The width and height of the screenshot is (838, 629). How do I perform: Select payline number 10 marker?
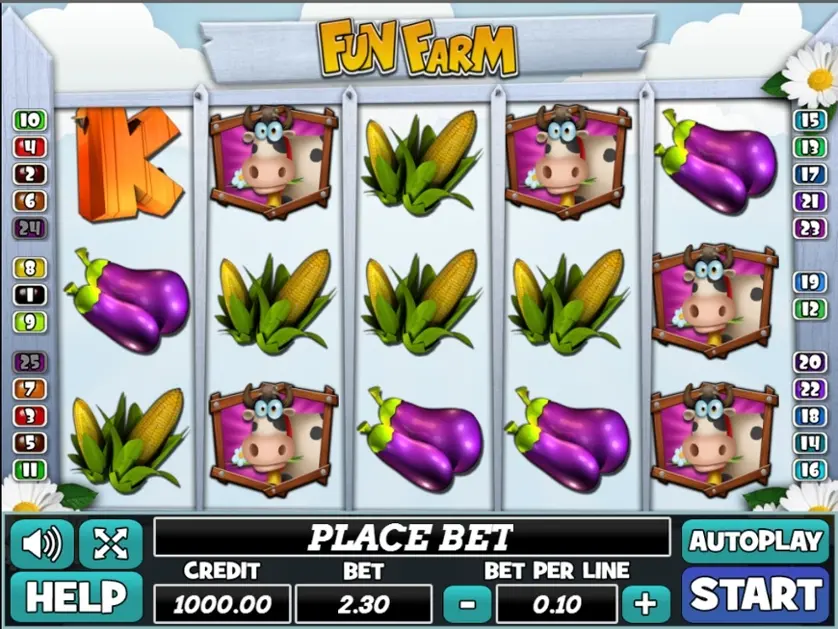pyautogui.click(x=30, y=121)
